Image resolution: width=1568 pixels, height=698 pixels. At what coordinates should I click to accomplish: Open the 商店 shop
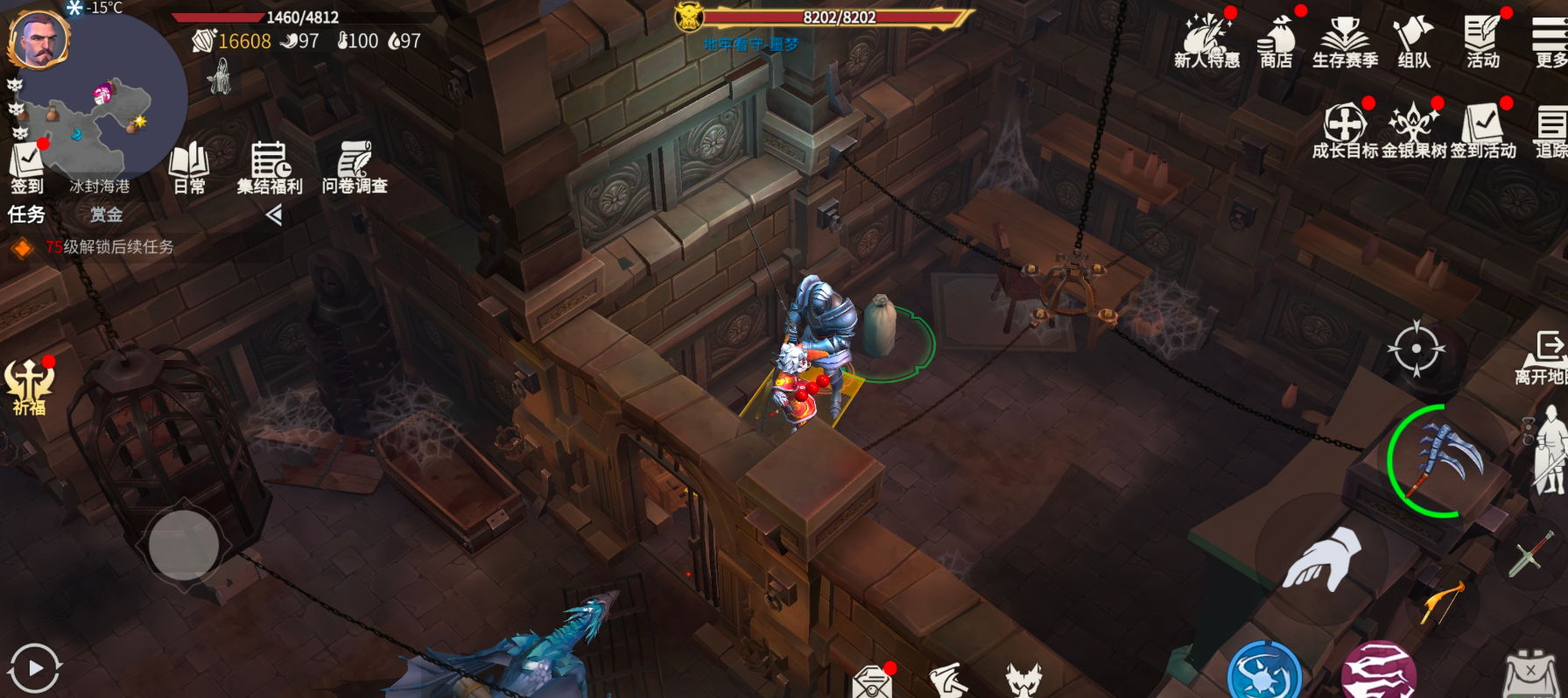tap(1276, 40)
